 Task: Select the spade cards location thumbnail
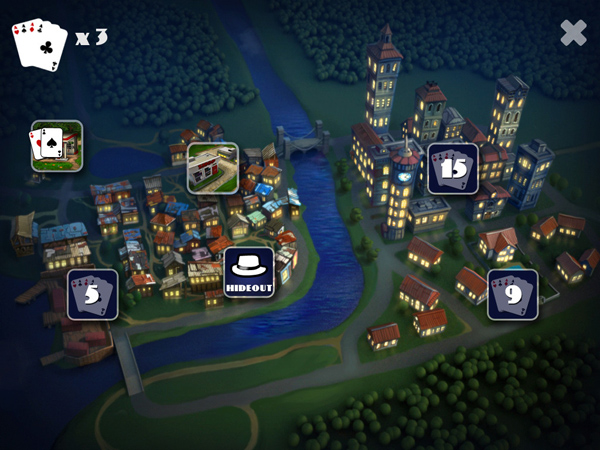point(56,145)
